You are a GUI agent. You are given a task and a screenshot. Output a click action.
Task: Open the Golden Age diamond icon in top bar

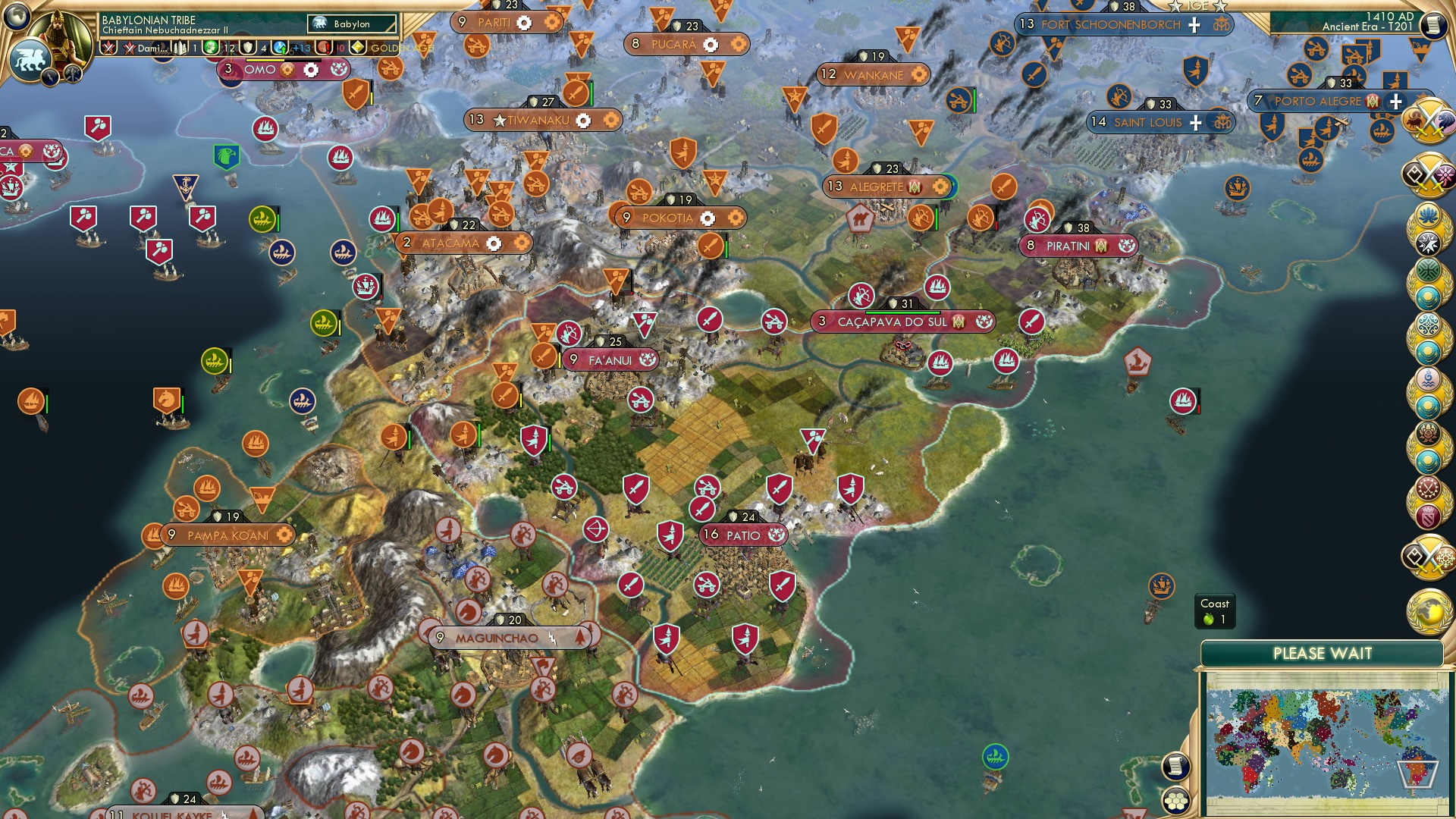click(356, 48)
